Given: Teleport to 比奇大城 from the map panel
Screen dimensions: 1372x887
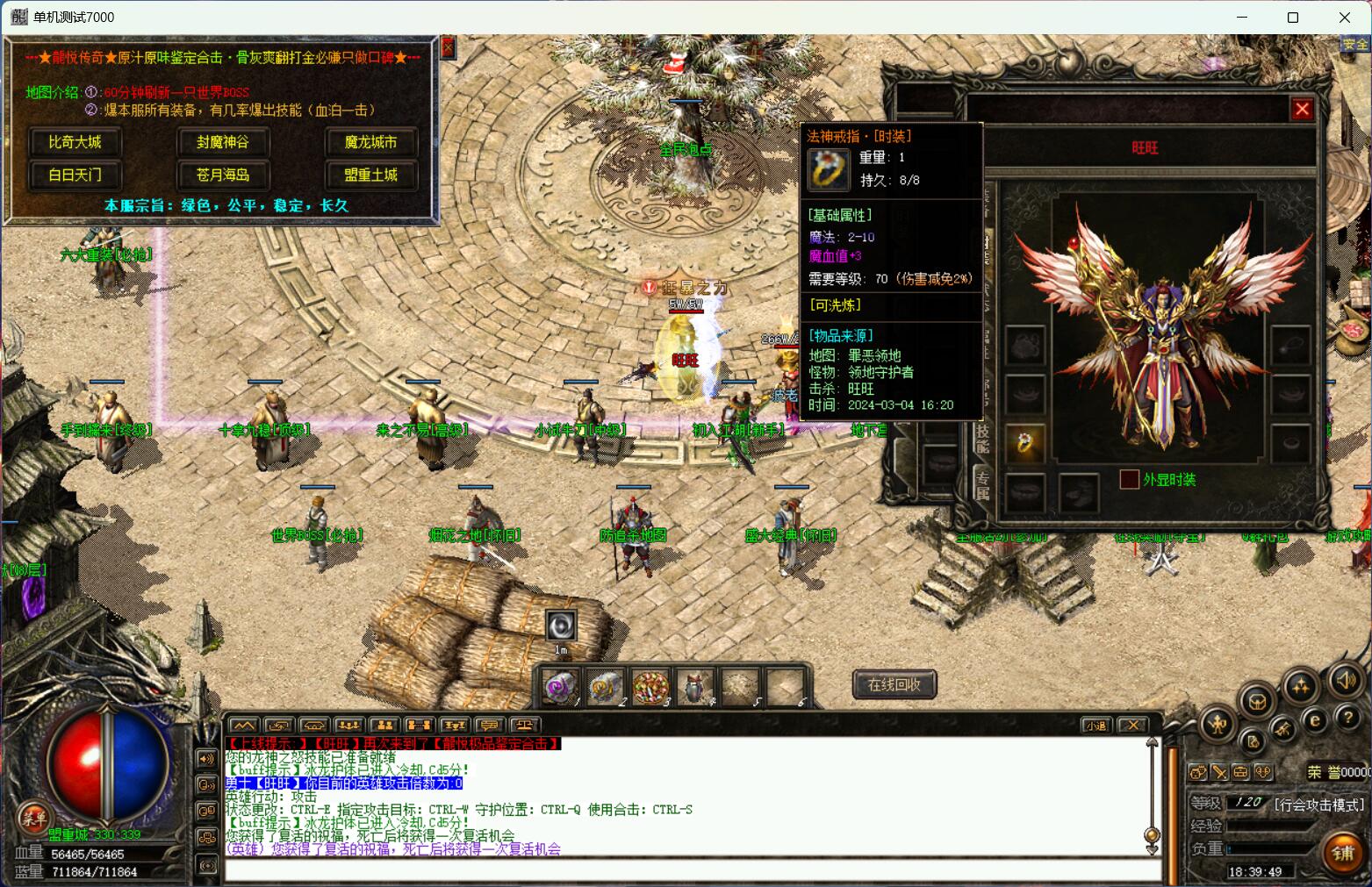Looking at the screenshot, I should (75, 142).
